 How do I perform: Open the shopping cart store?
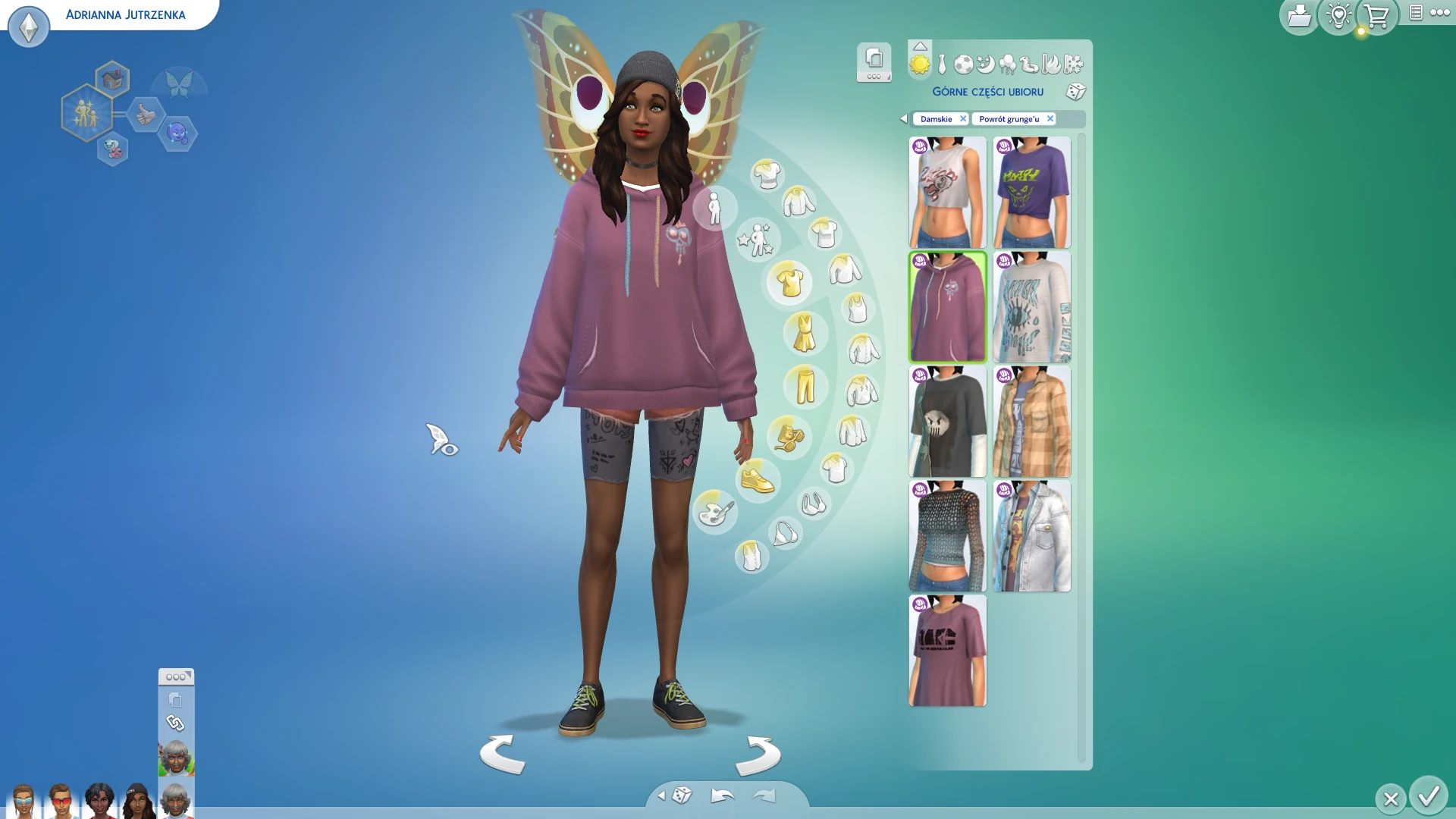[1376, 16]
